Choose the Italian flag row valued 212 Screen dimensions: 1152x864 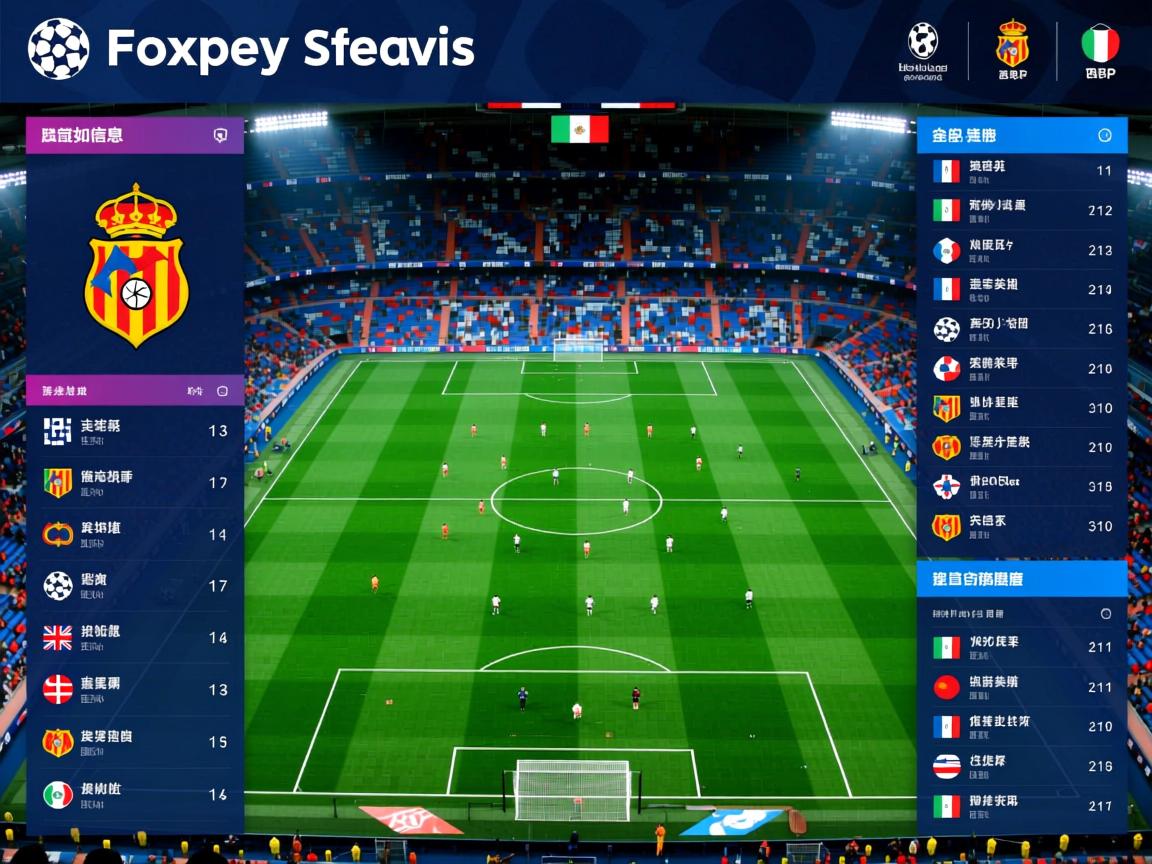click(1022, 210)
